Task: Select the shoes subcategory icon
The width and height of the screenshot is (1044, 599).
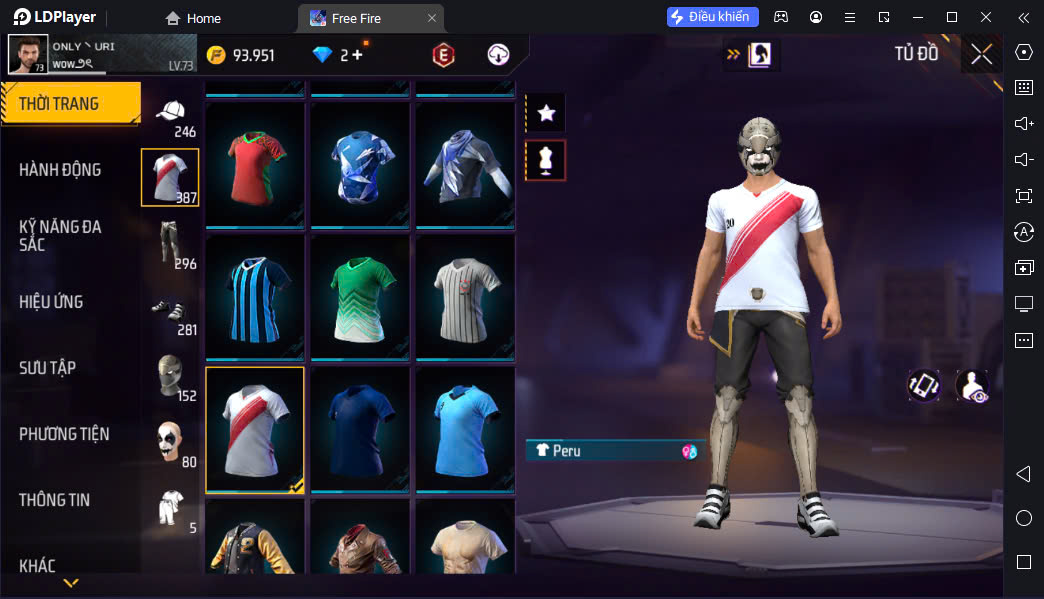Action: 170,310
